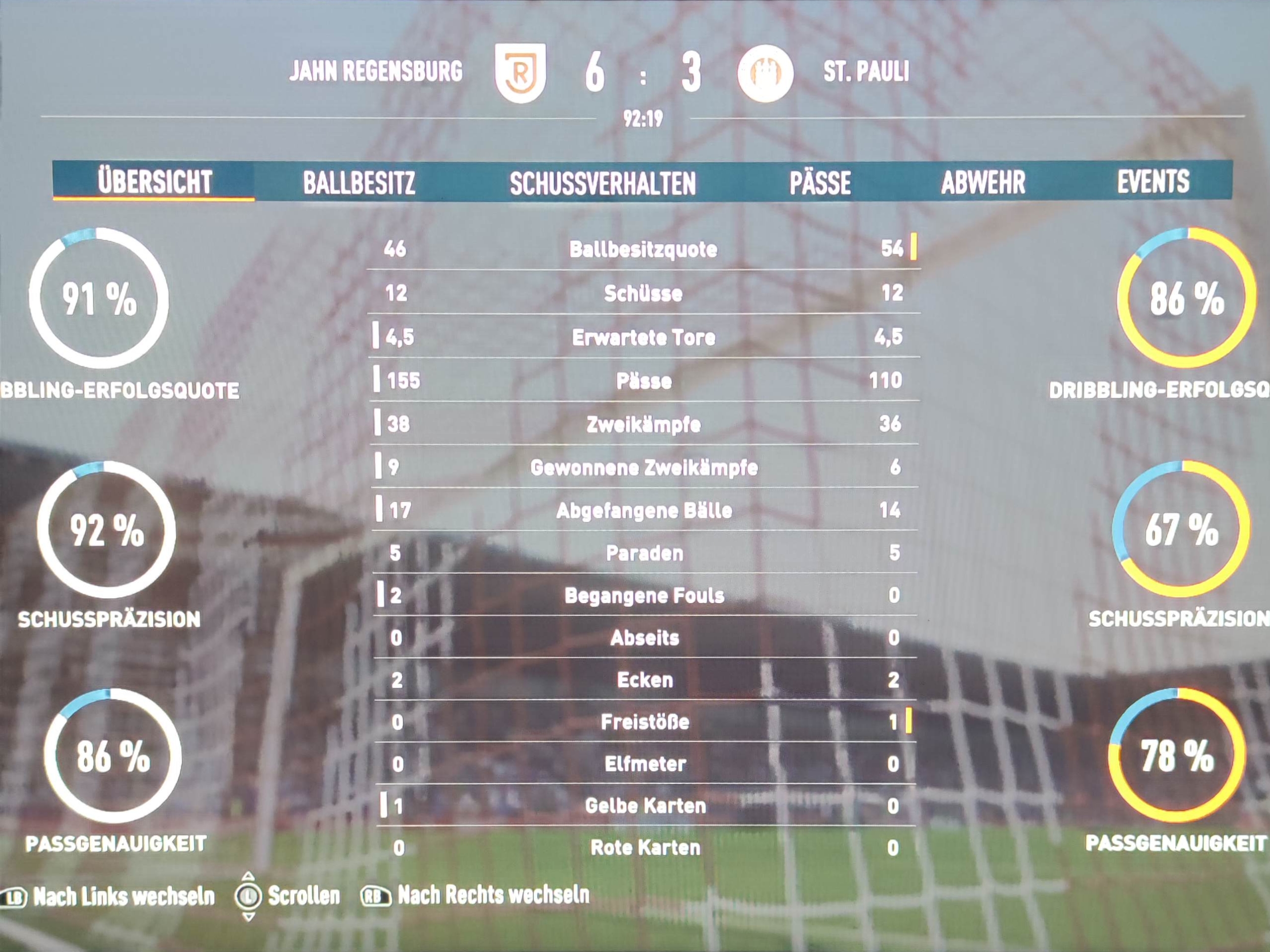1270x952 pixels.
Task: Show the Pässe statistics tab
Action: pyautogui.click(x=820, y=183)
